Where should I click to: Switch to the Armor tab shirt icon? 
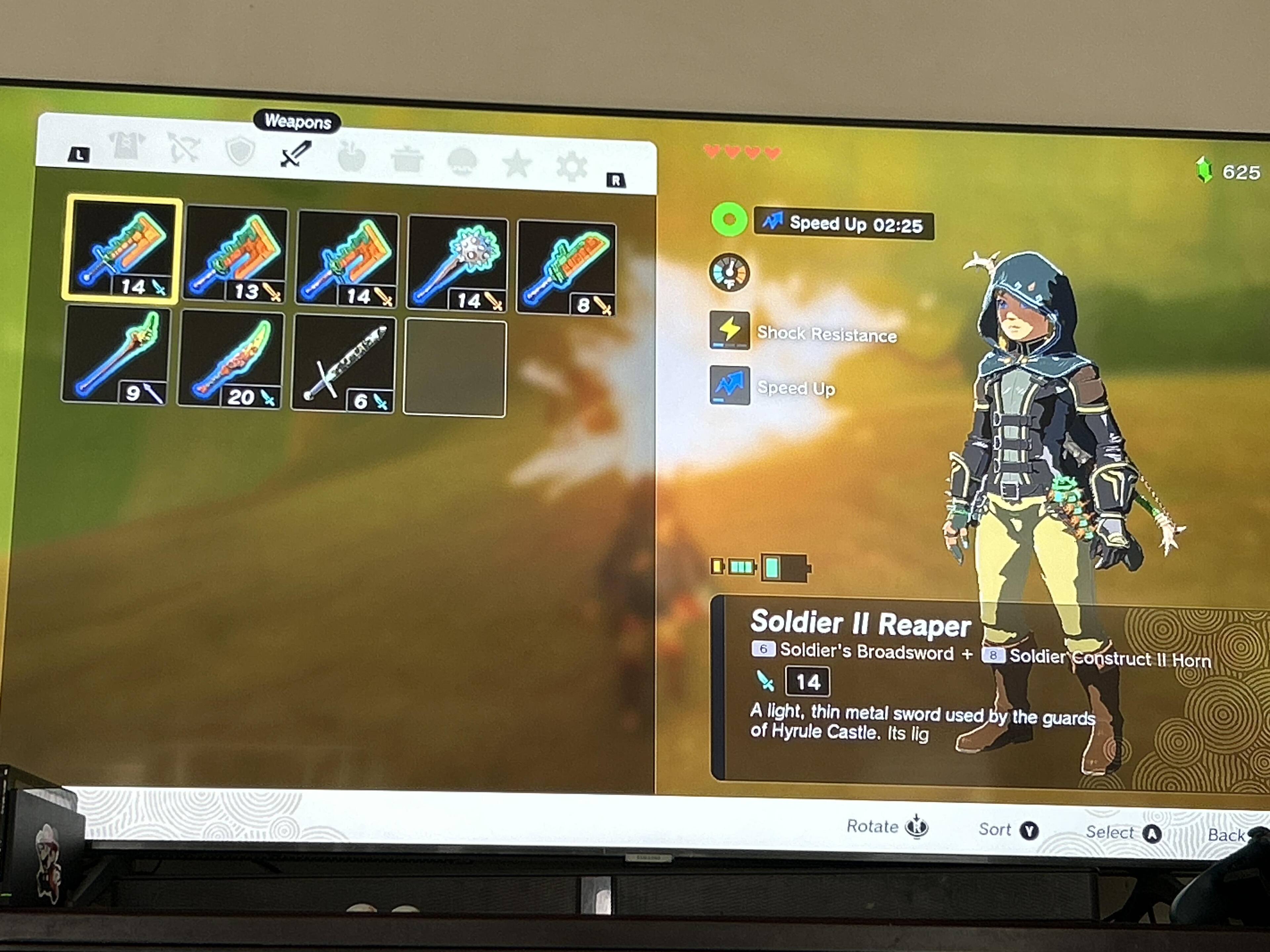(x=127, y=146)
